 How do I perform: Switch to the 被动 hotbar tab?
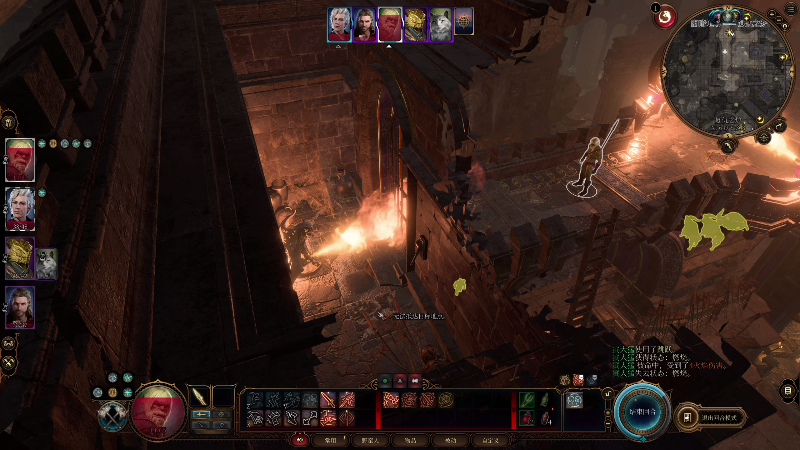(449, 440)
